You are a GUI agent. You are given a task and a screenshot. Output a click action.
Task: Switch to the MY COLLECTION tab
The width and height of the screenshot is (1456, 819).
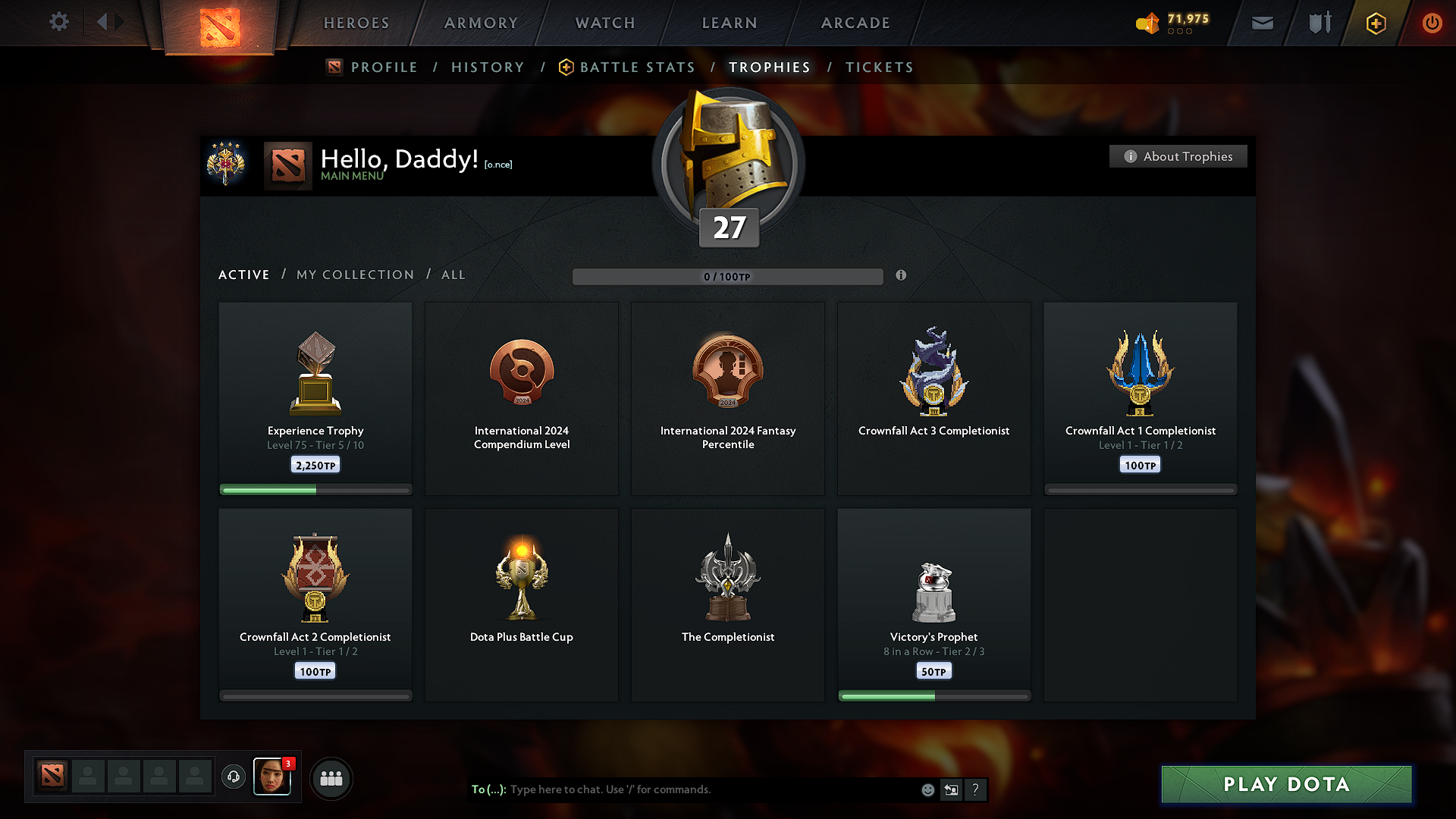tap(354, 275)
